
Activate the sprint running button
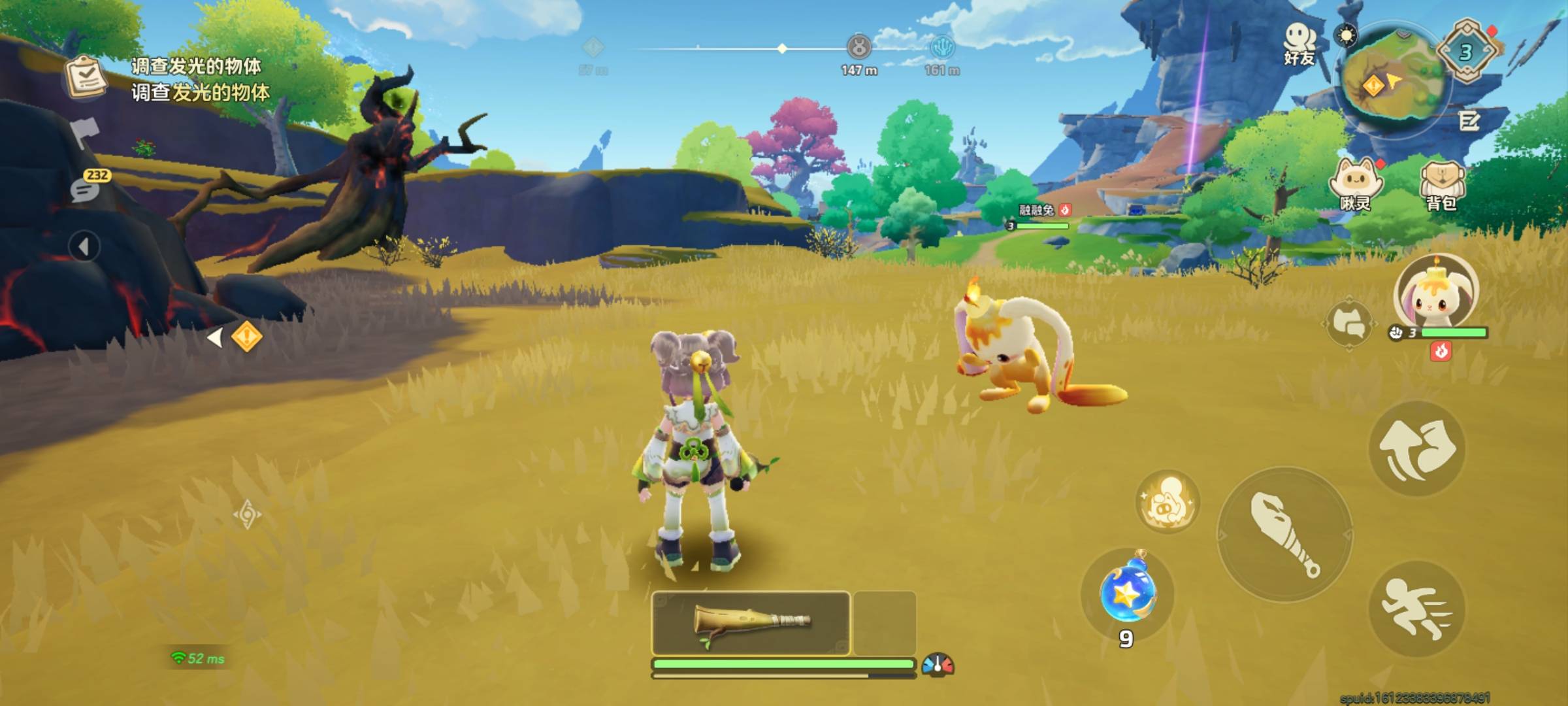1416,609
